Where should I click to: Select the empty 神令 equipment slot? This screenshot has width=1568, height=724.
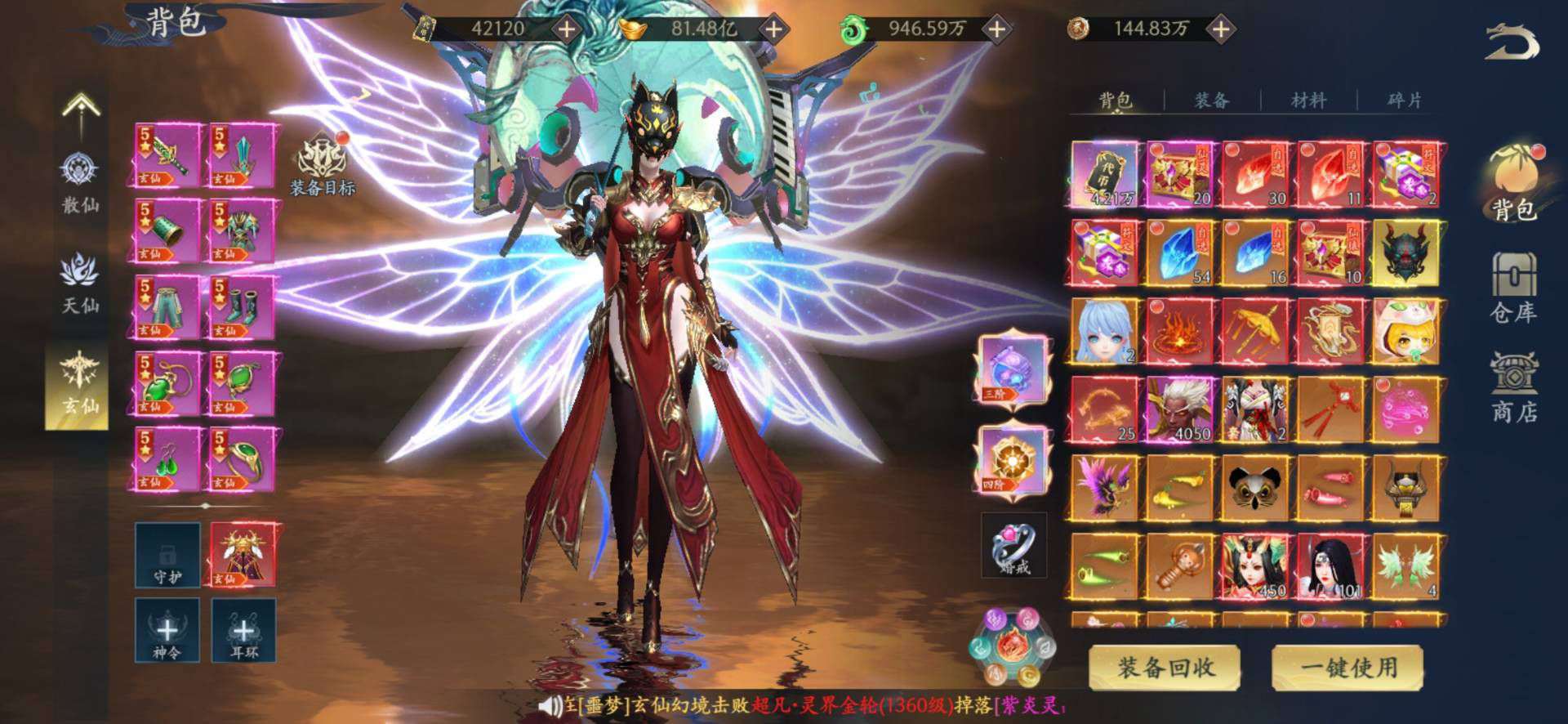coord(167,629)
